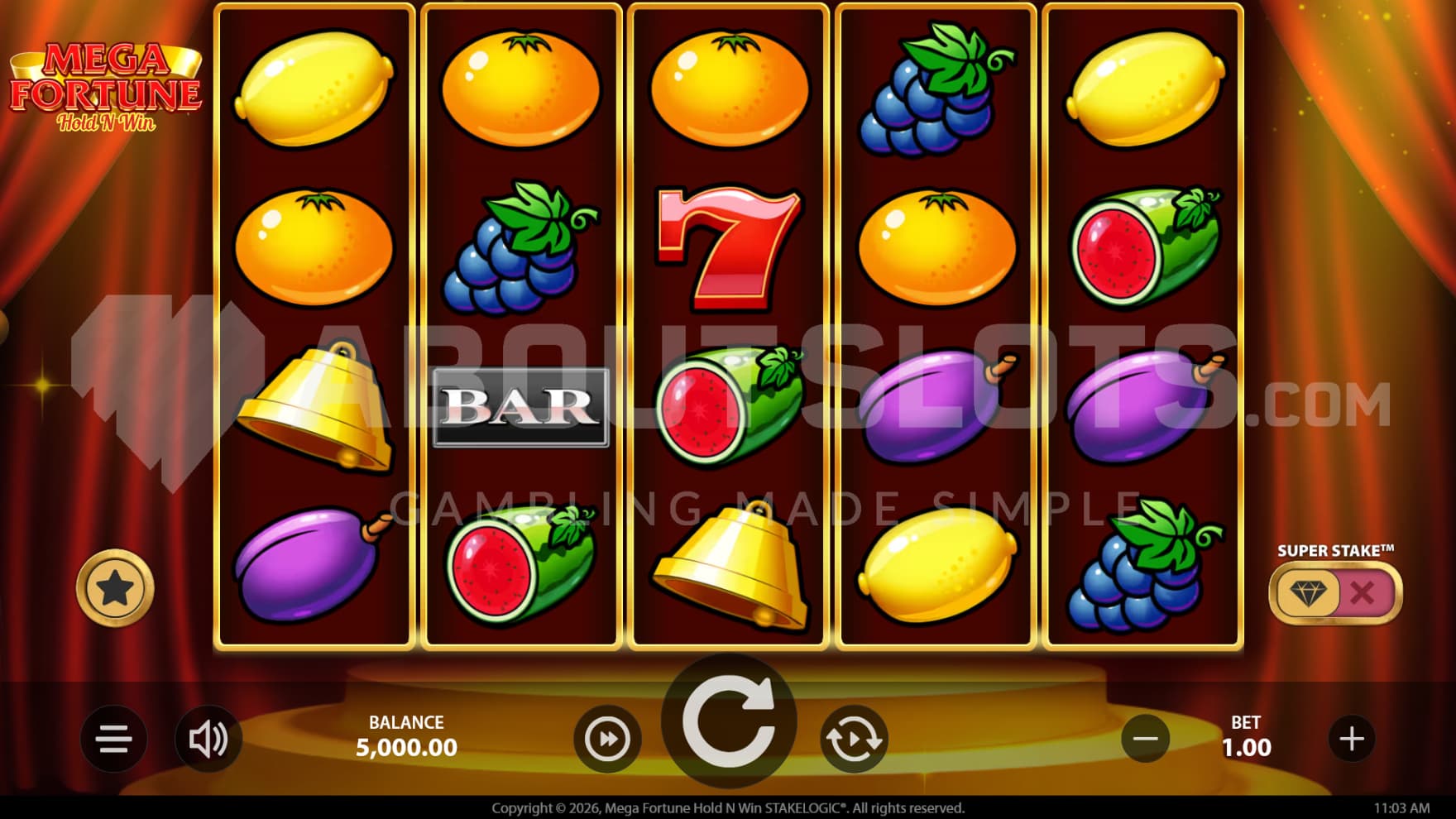Viewport: 1456px width, 819px height.
Task: Activate the fast-forward turbo spin button
Action: (607, 739)
